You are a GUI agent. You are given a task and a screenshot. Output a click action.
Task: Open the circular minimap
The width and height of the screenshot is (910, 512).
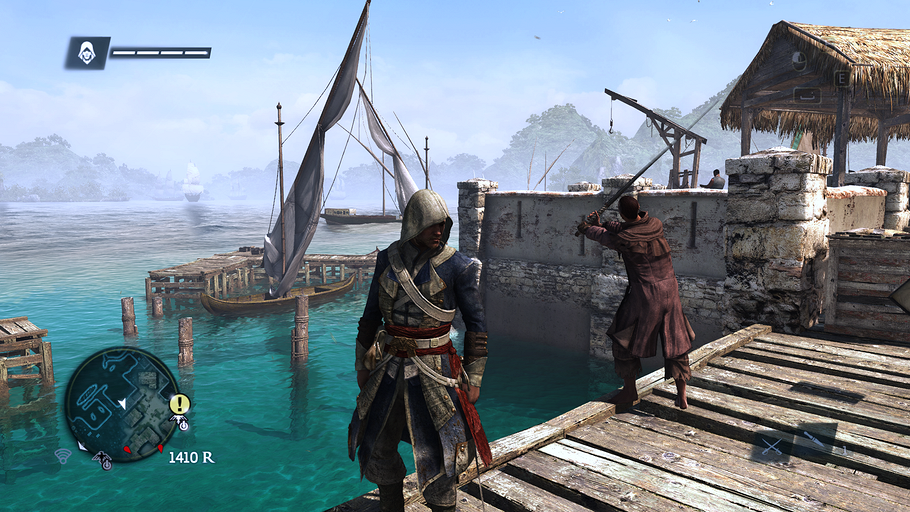point(121,404)
